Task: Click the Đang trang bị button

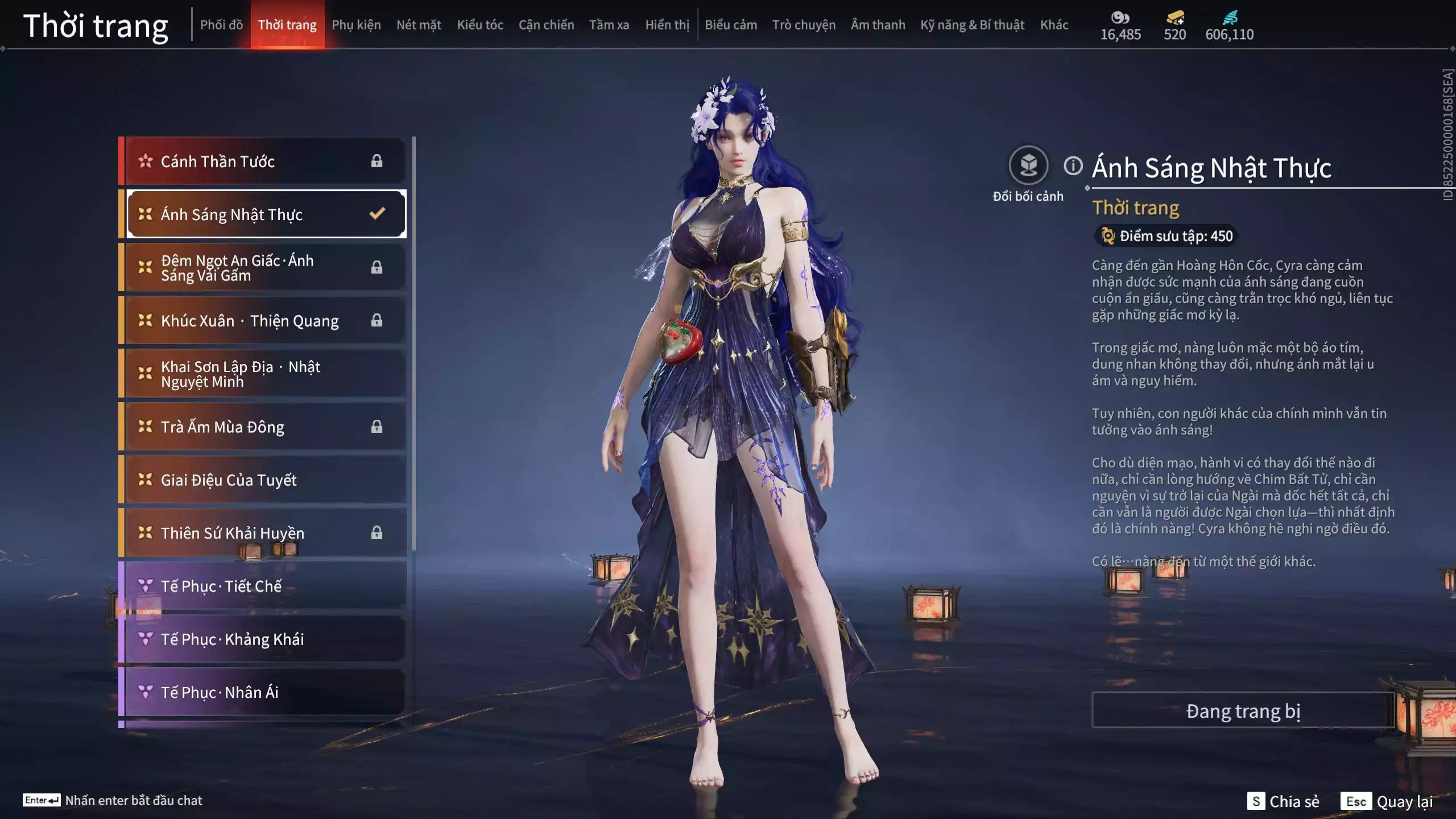Action: click(x=1243, y=711)
